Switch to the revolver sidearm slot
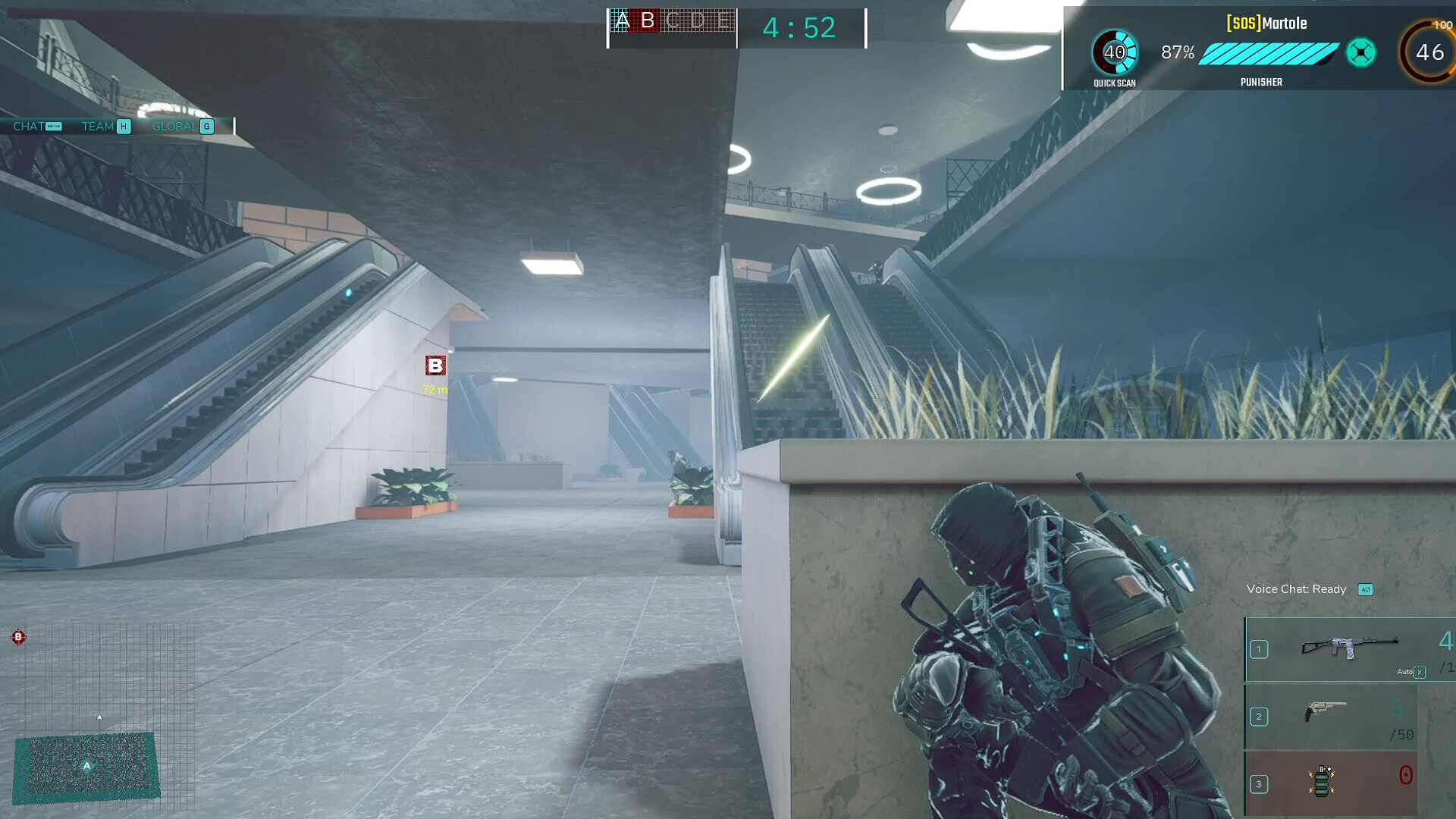 pos(1330,715)
